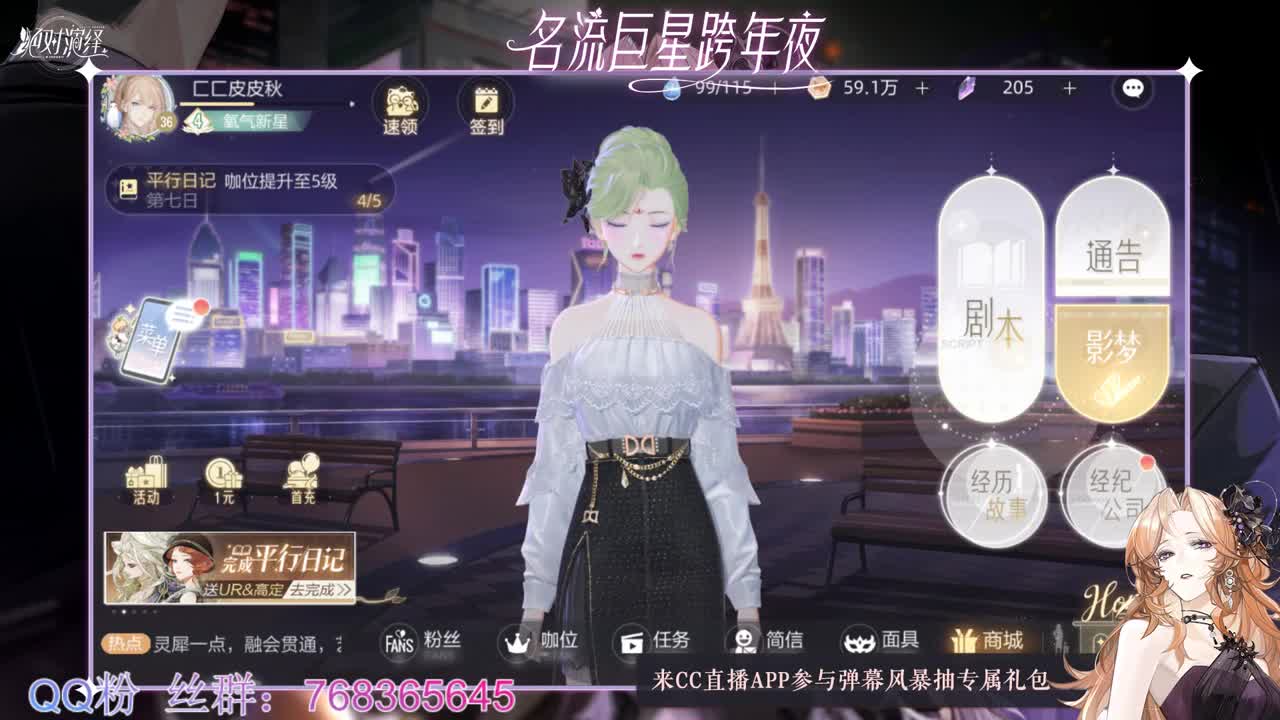Tap the 速领 quick-claim icon
1280x720 pixels.
(401, 105)
